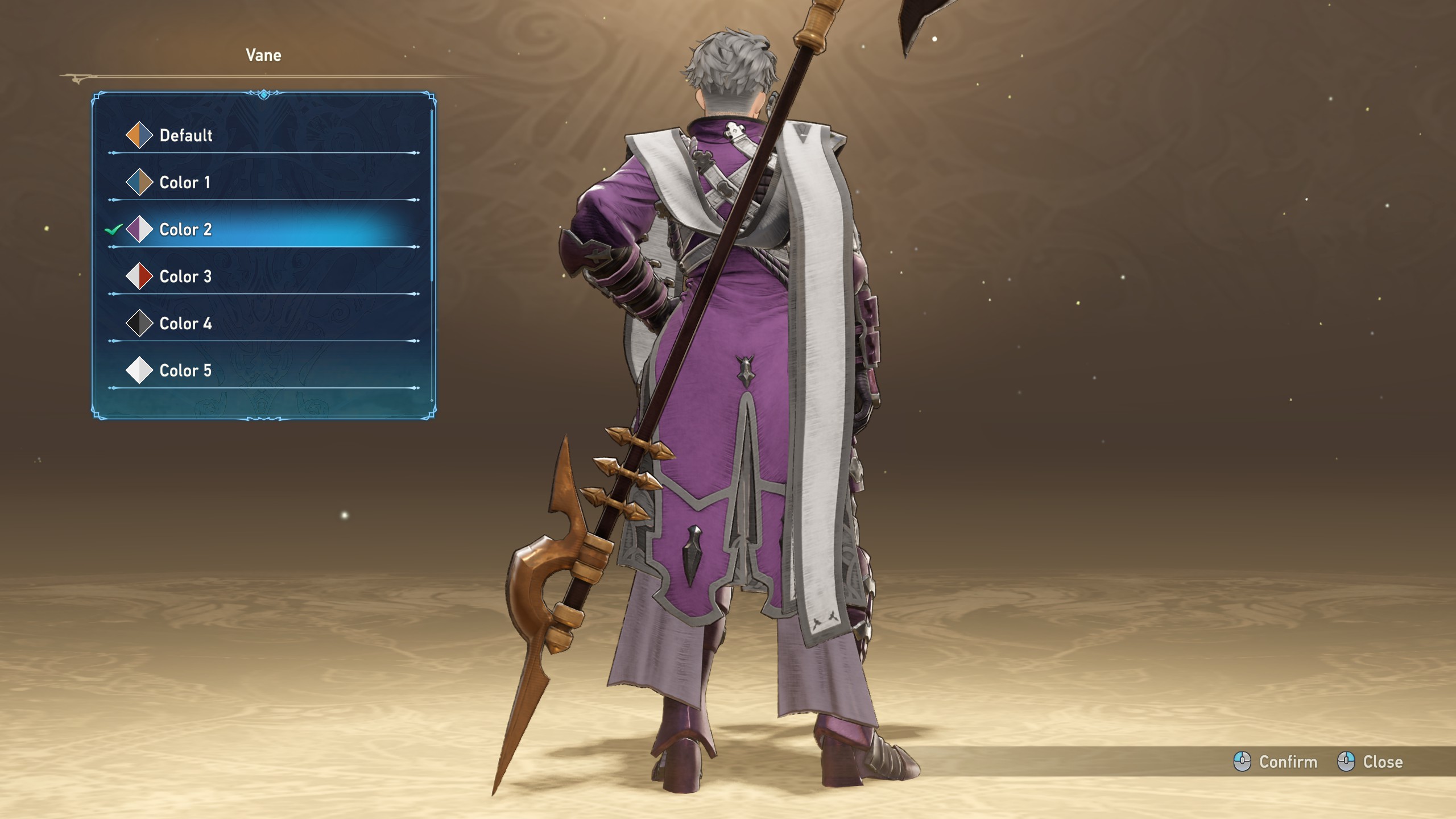This screenshot has width=1456, height=819.
Task: Switch outfit to Color 4
Action: coord(185,324)
